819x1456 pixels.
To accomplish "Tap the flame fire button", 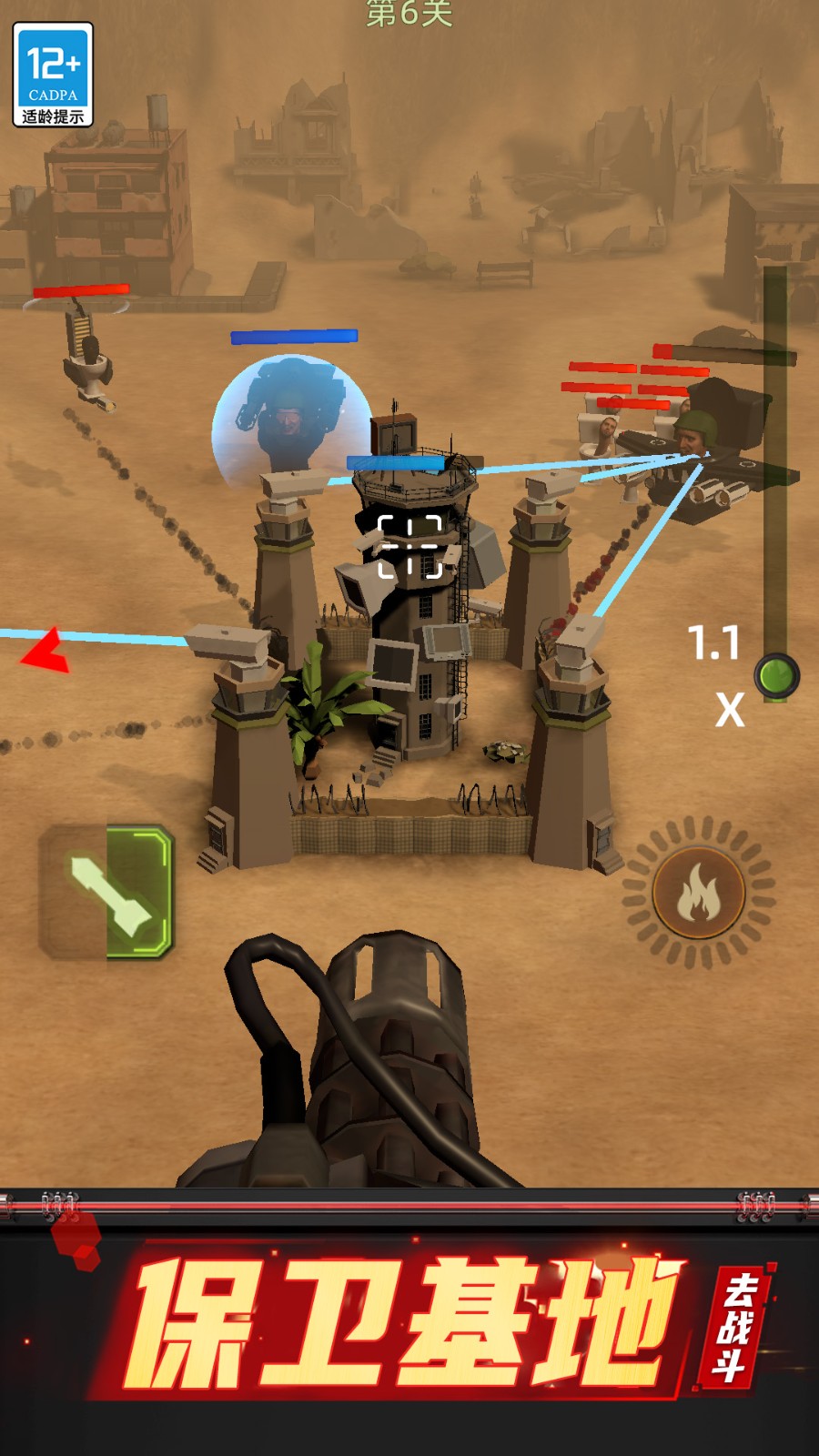I will [698, 894].
